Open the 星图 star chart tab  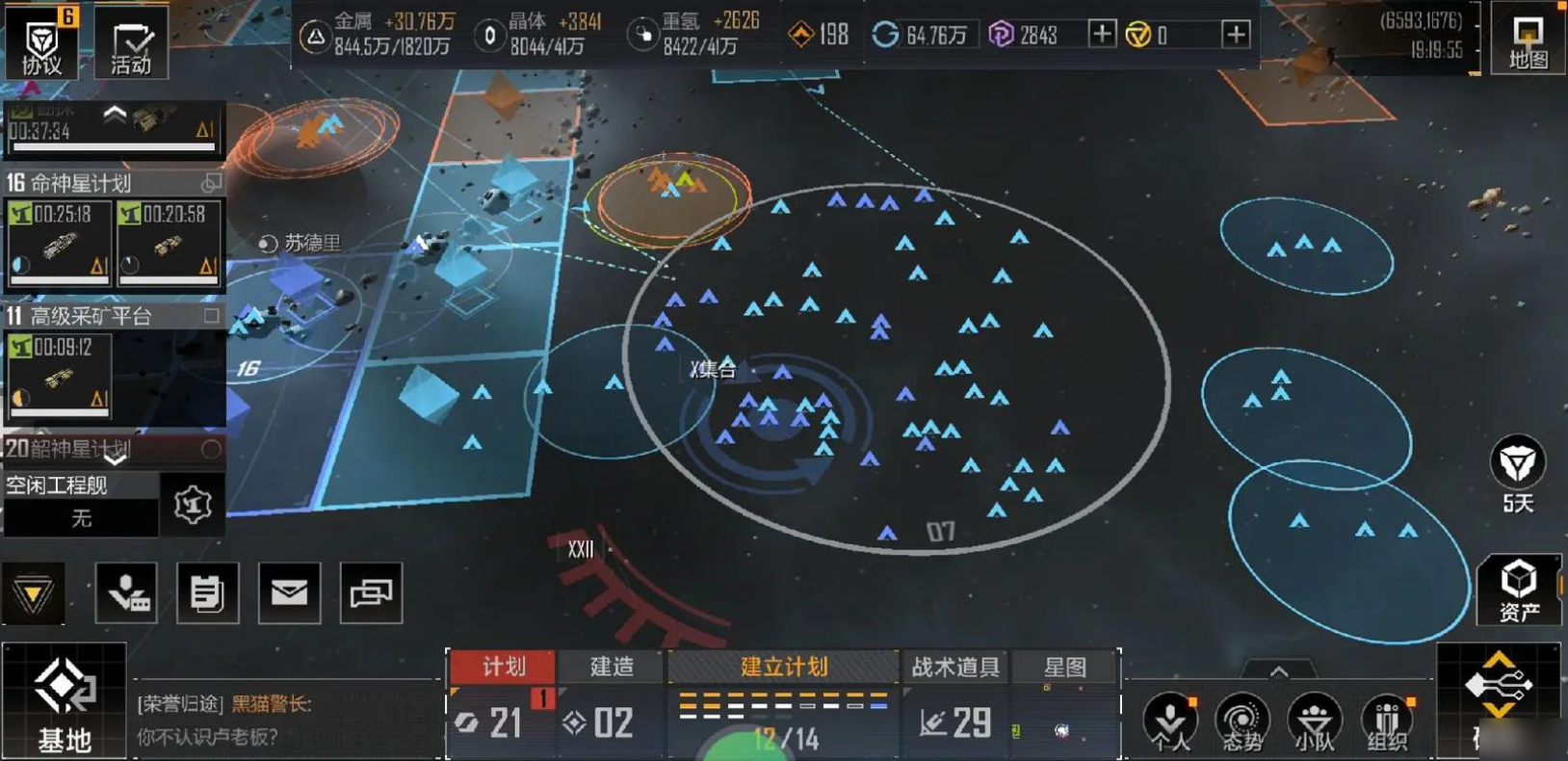coord(1064,667)
